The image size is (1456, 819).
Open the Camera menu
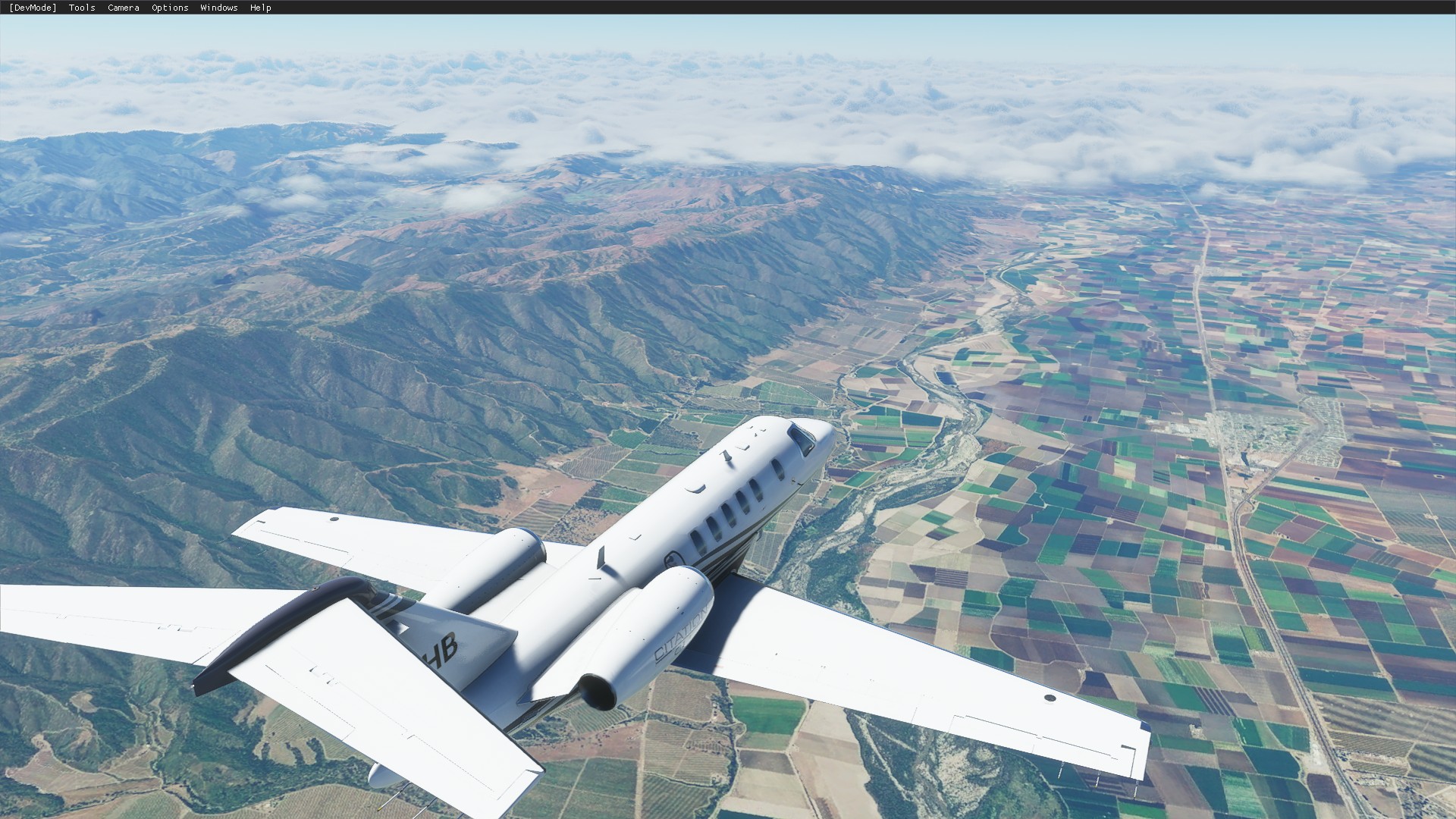123,8
